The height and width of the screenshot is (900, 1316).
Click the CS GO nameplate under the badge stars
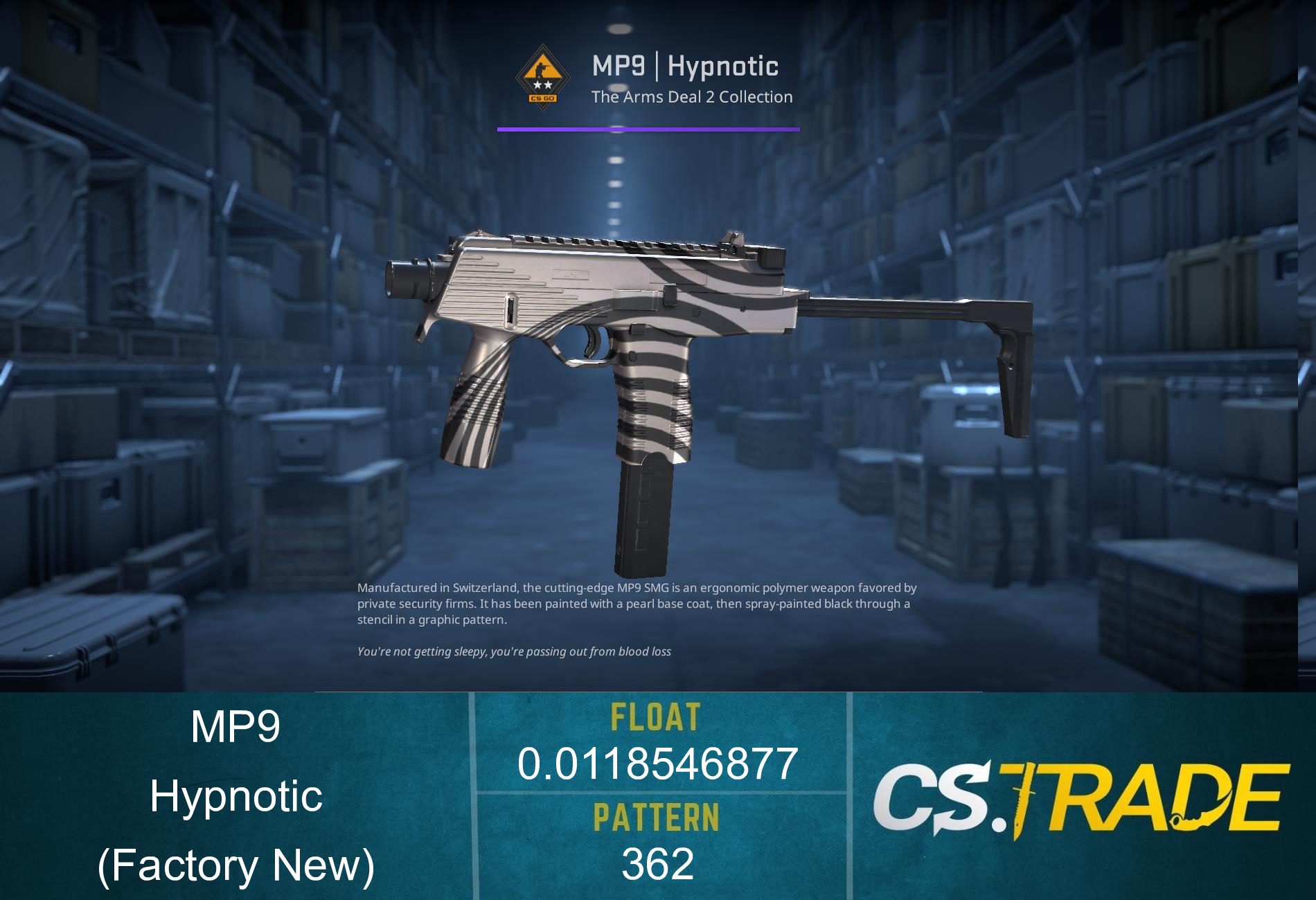543,98
